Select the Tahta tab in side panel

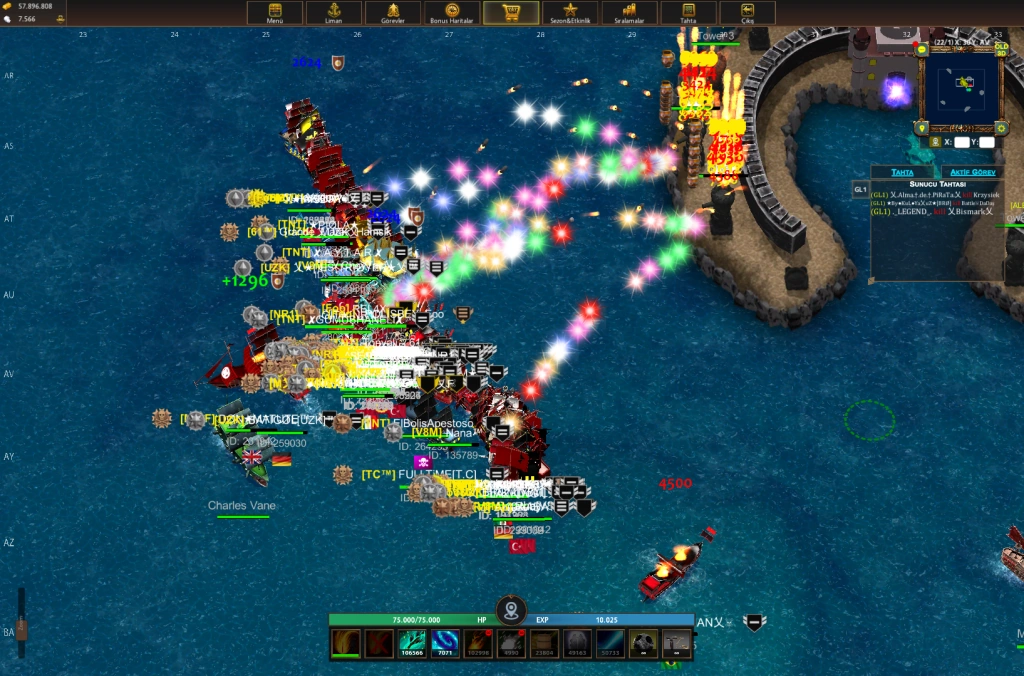click(x=902, y=172)
